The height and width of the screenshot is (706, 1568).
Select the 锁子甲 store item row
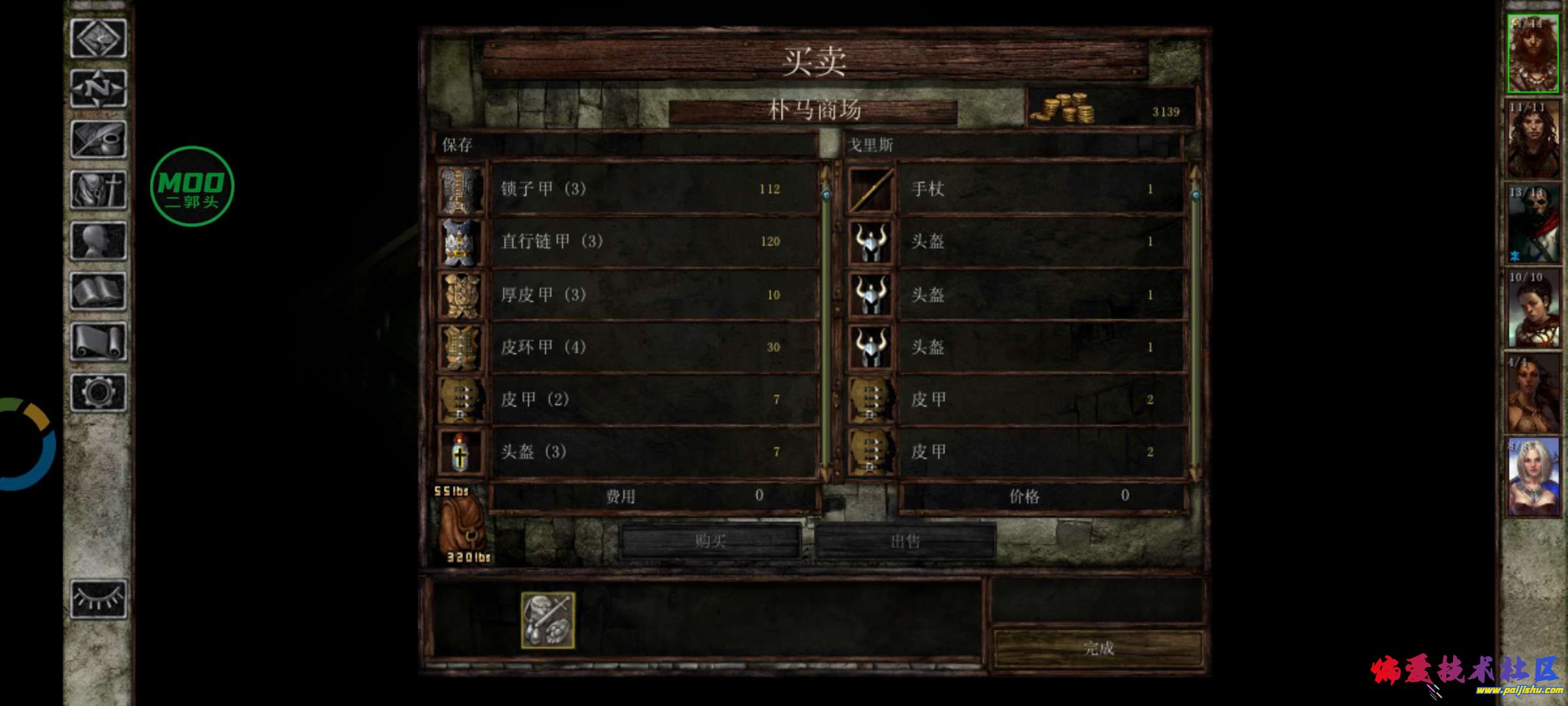653,189
